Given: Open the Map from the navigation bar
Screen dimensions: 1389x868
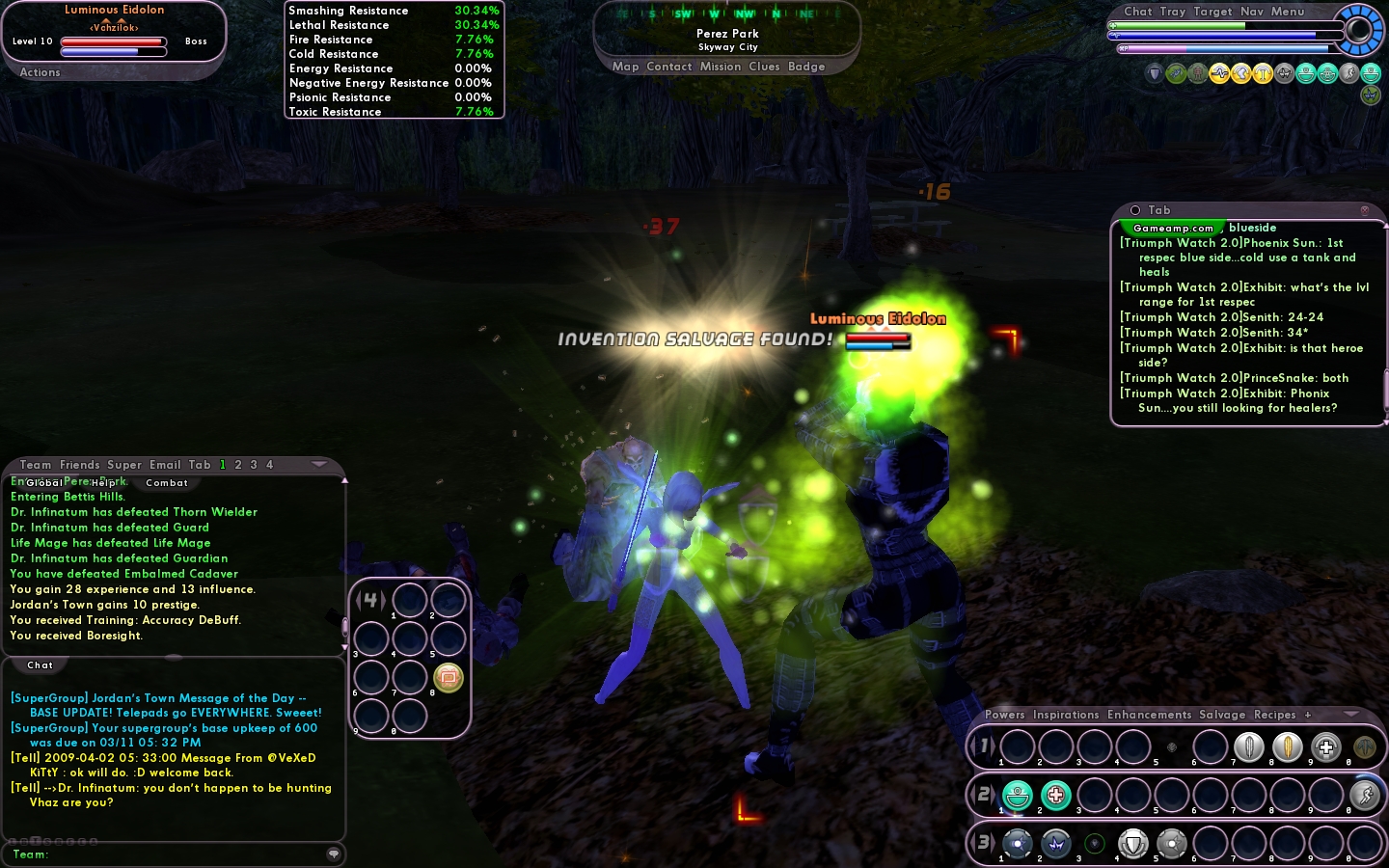Looking at the screenshot, I should [x=625, y=67].
